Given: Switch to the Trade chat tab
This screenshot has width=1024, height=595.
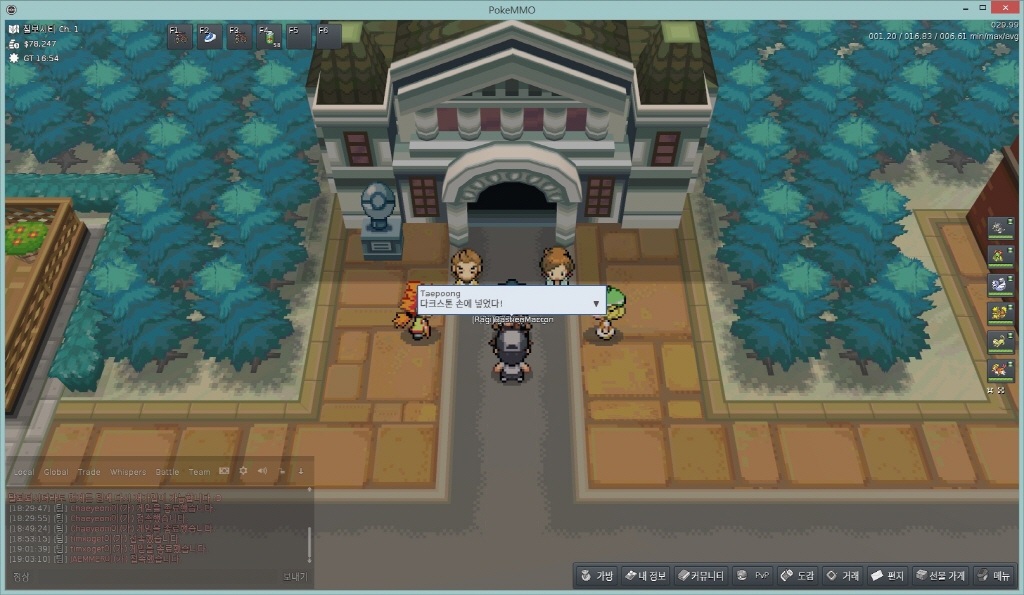Looking at the screenshot, I should [89, 472].
